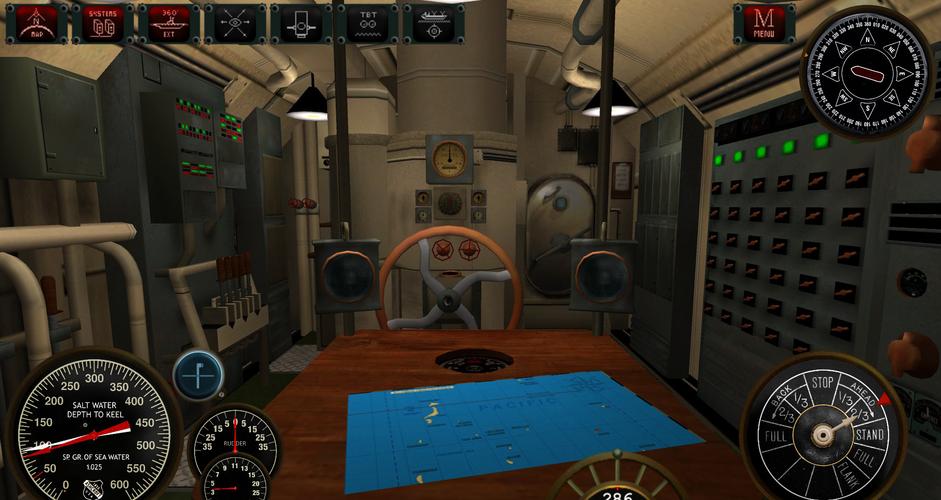Open the TBT binoculars station
Screen dimensions: 941x500
click(x=366, y=22)
